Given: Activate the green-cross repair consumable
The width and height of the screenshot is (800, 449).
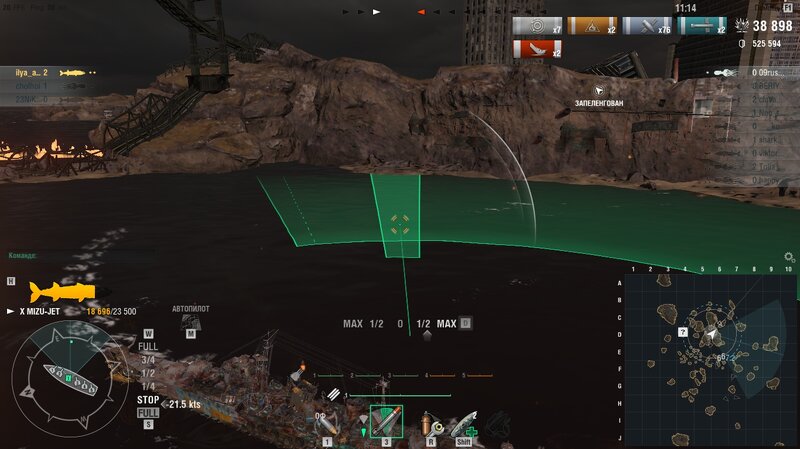Looking at the screenshot, I should pos(465,422).
